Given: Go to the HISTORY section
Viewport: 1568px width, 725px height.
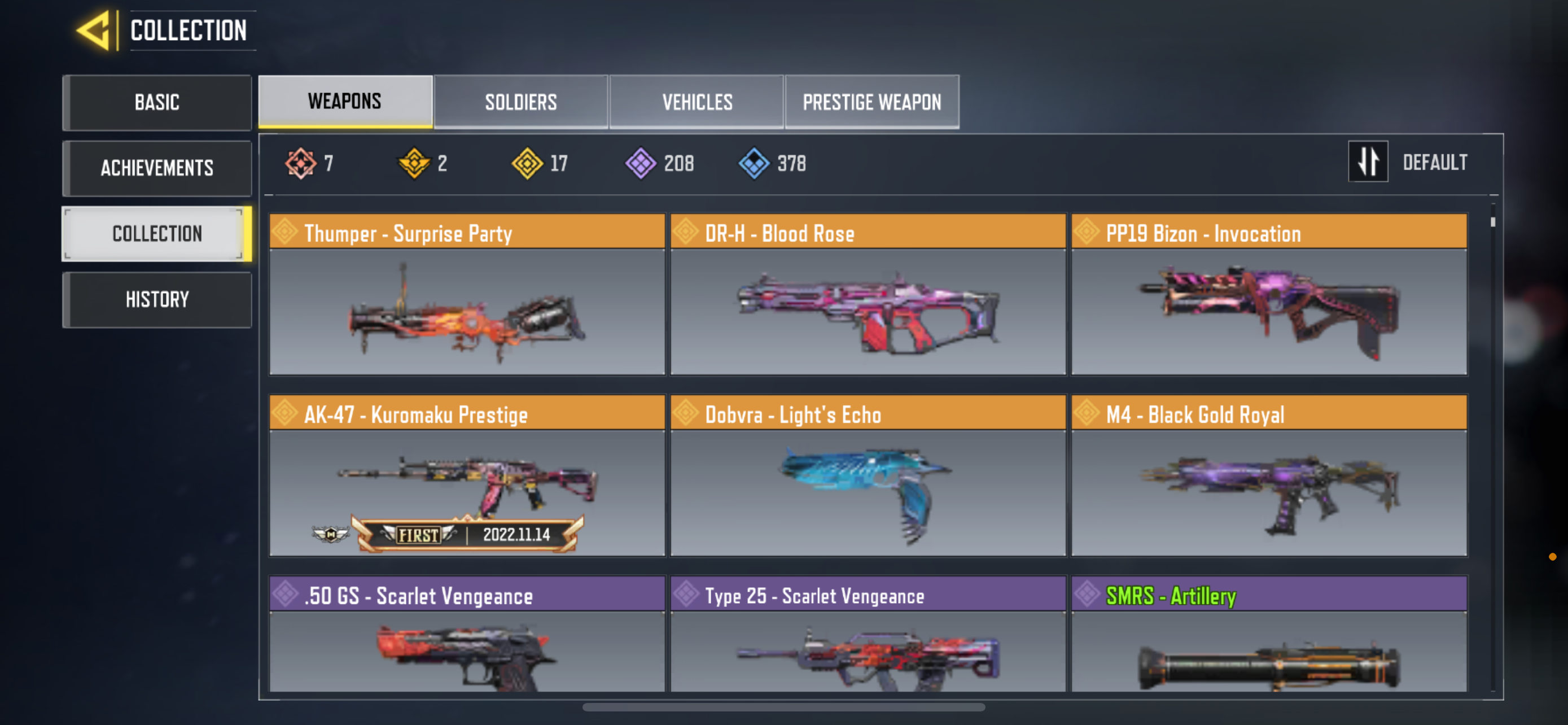Looking at the screenshot, I should (x=157, y=299).
